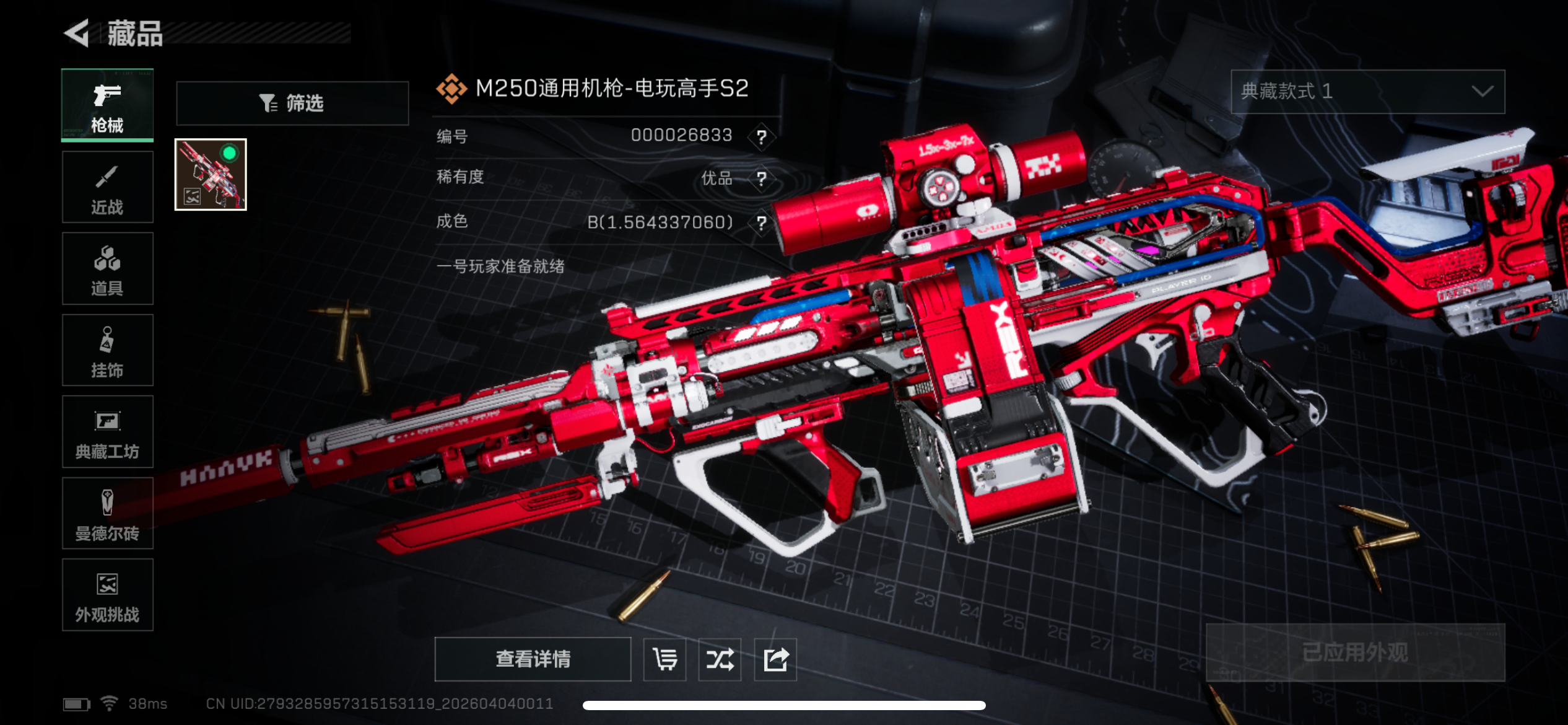Go back using the arrow beside 藏品
1568x725 pixels.
coord(77,33)
